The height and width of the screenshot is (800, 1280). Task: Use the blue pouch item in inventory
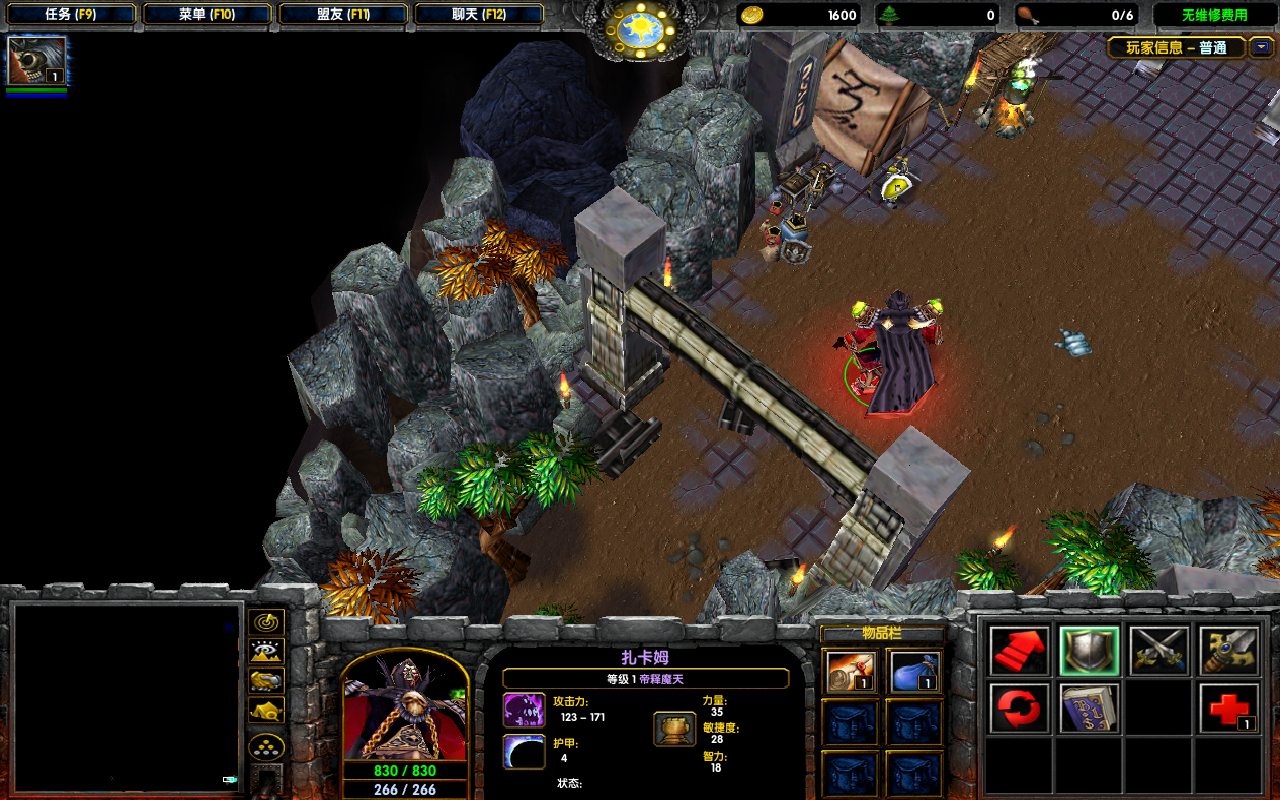point(914,672)
